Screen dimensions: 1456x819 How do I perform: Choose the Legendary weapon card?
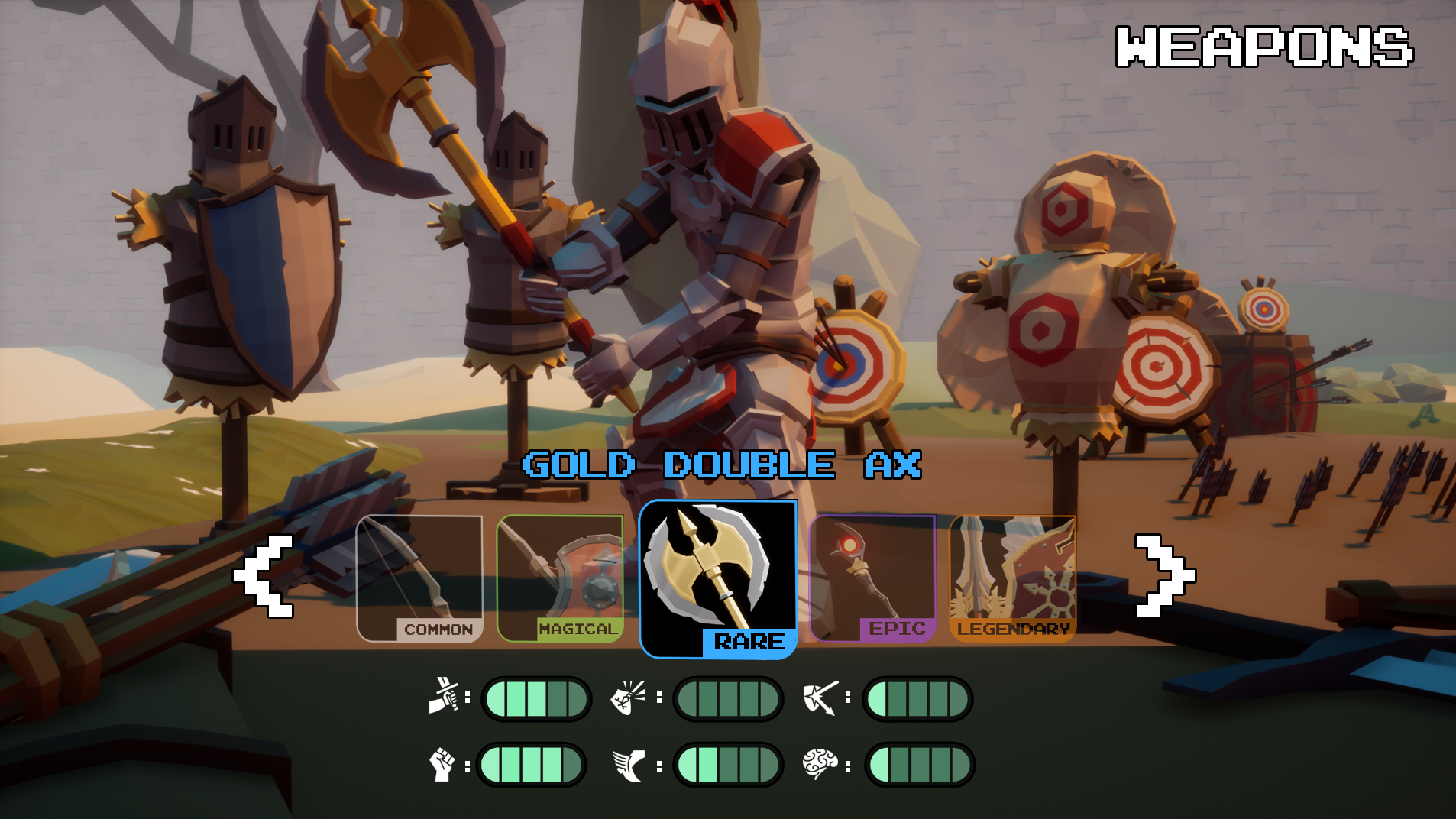pyautogui.click(x=1013, y=578)
